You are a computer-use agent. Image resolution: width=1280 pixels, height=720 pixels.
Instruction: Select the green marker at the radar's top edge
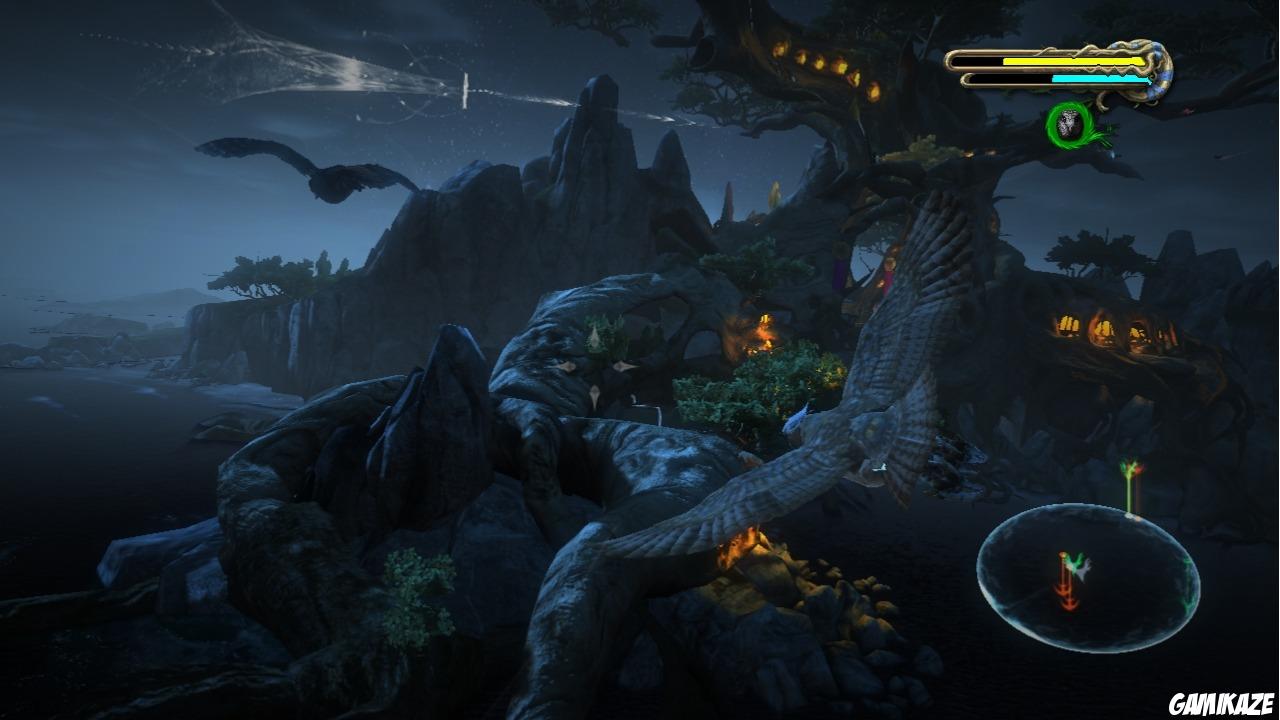click(x=1131, y=487)
